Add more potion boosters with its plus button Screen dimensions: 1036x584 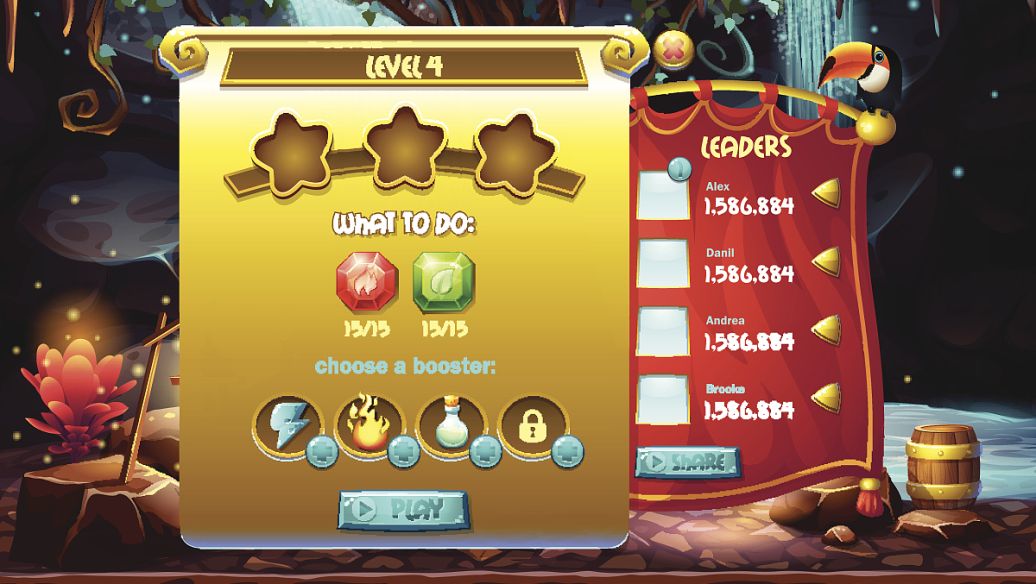coord(485,452)
